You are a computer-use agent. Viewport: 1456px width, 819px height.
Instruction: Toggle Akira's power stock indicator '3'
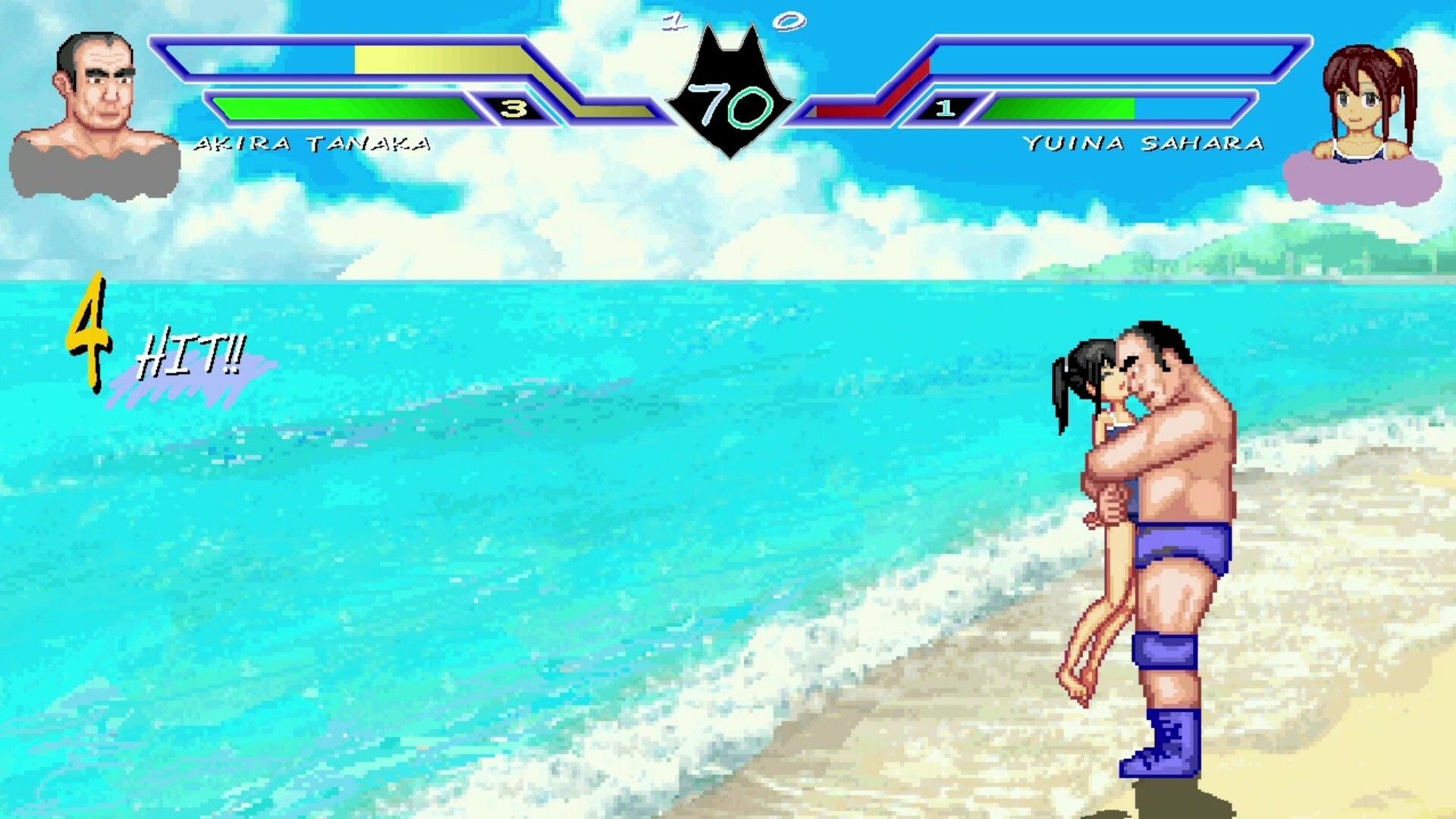point(515,108)
